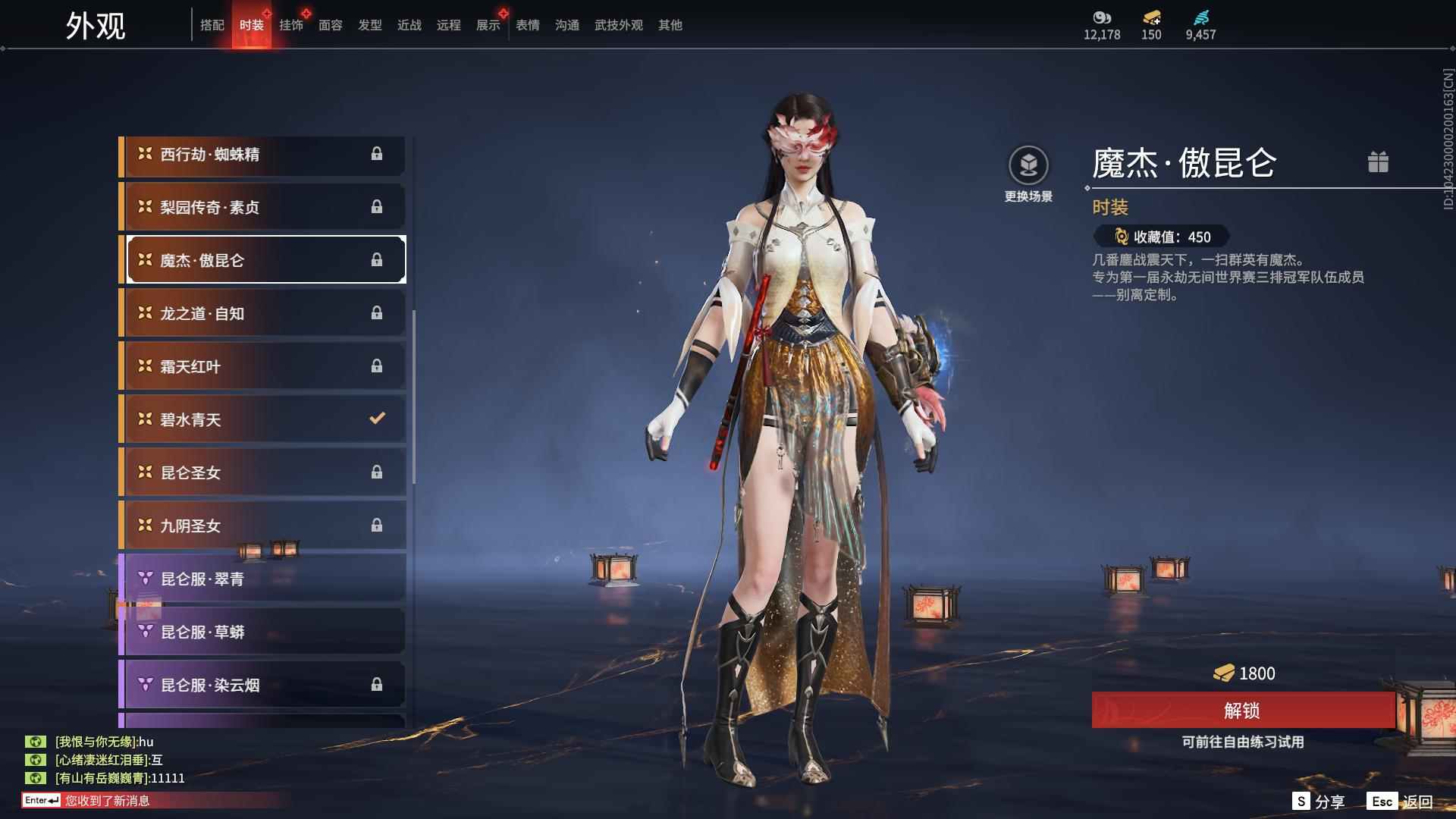This screenshot has width=1456, height=819.
Task: Switch to the 挂饰 tab
Action: [293, 25]
